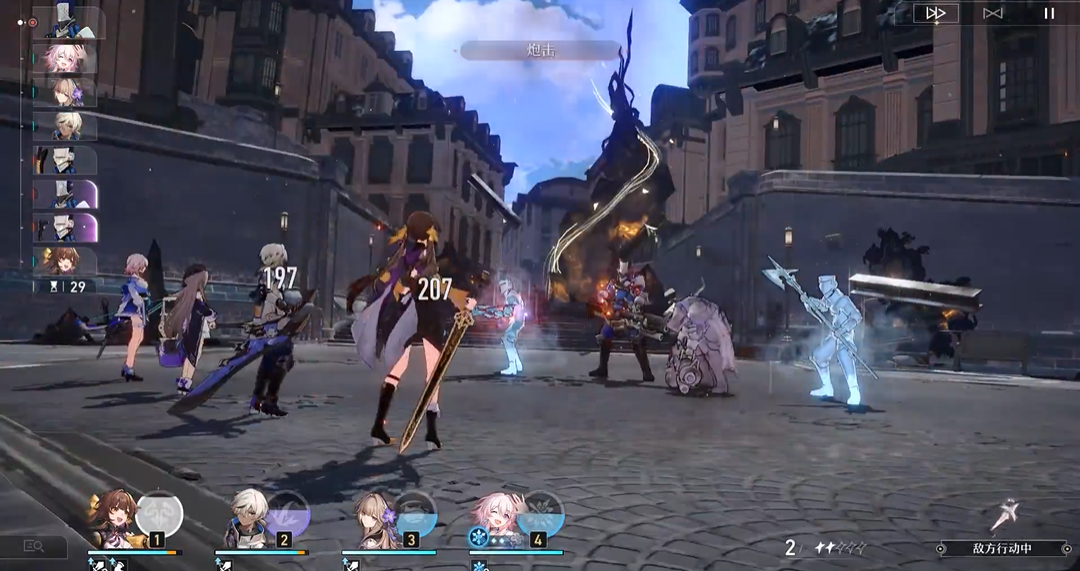
Task: Activate Arlan's purple ultimate circle
Action: (288, 512)
